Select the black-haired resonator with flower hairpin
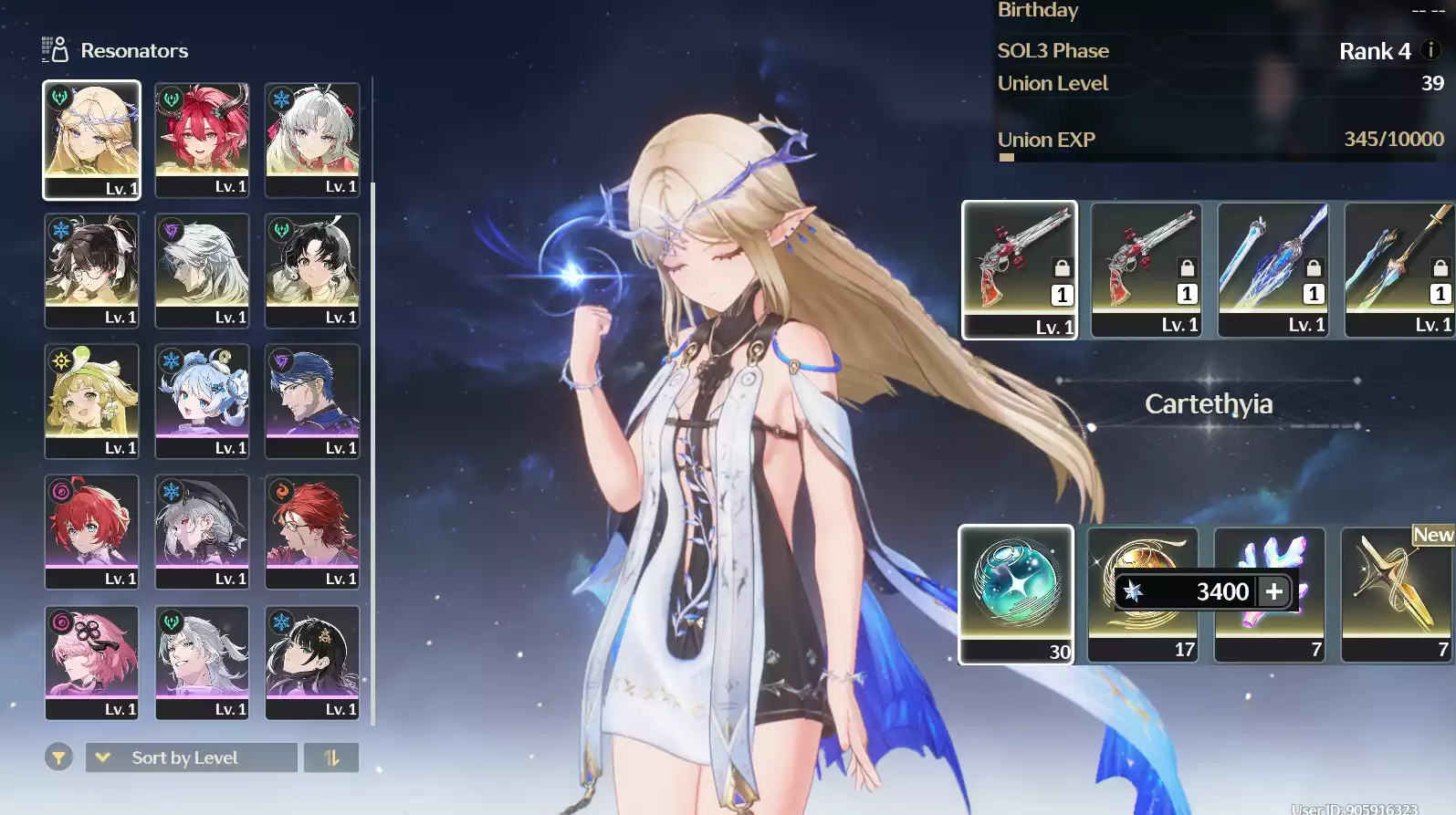The height and width of the screenshot is (815, 1456). [x=312, y=662]
